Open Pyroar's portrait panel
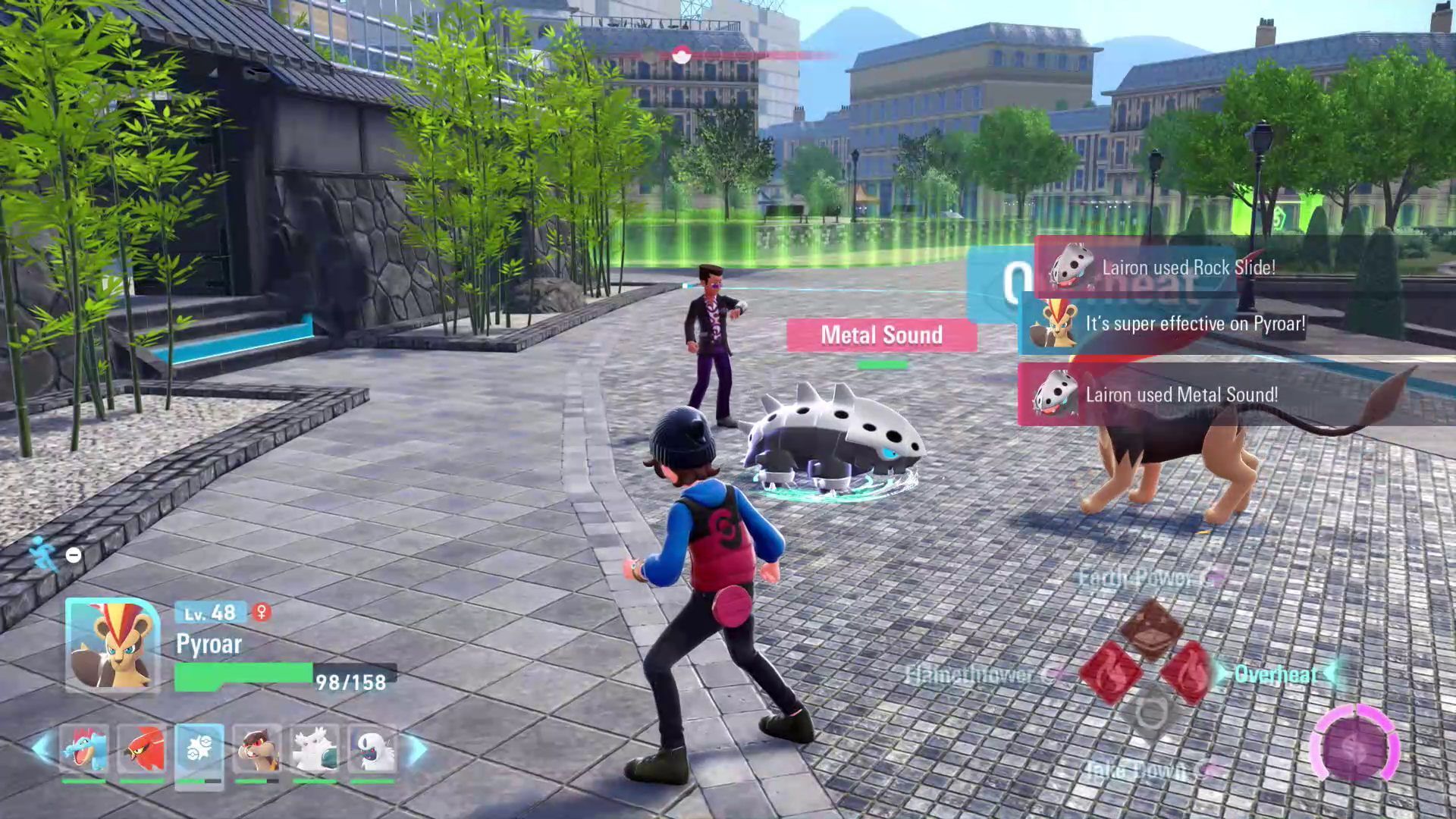This screenshot has height=819, width=1456. (112, 645)
